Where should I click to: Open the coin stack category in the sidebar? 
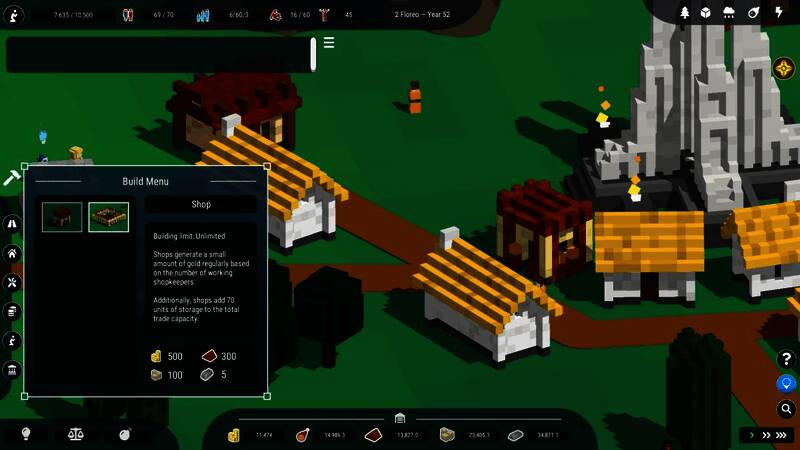coord(13,312)
